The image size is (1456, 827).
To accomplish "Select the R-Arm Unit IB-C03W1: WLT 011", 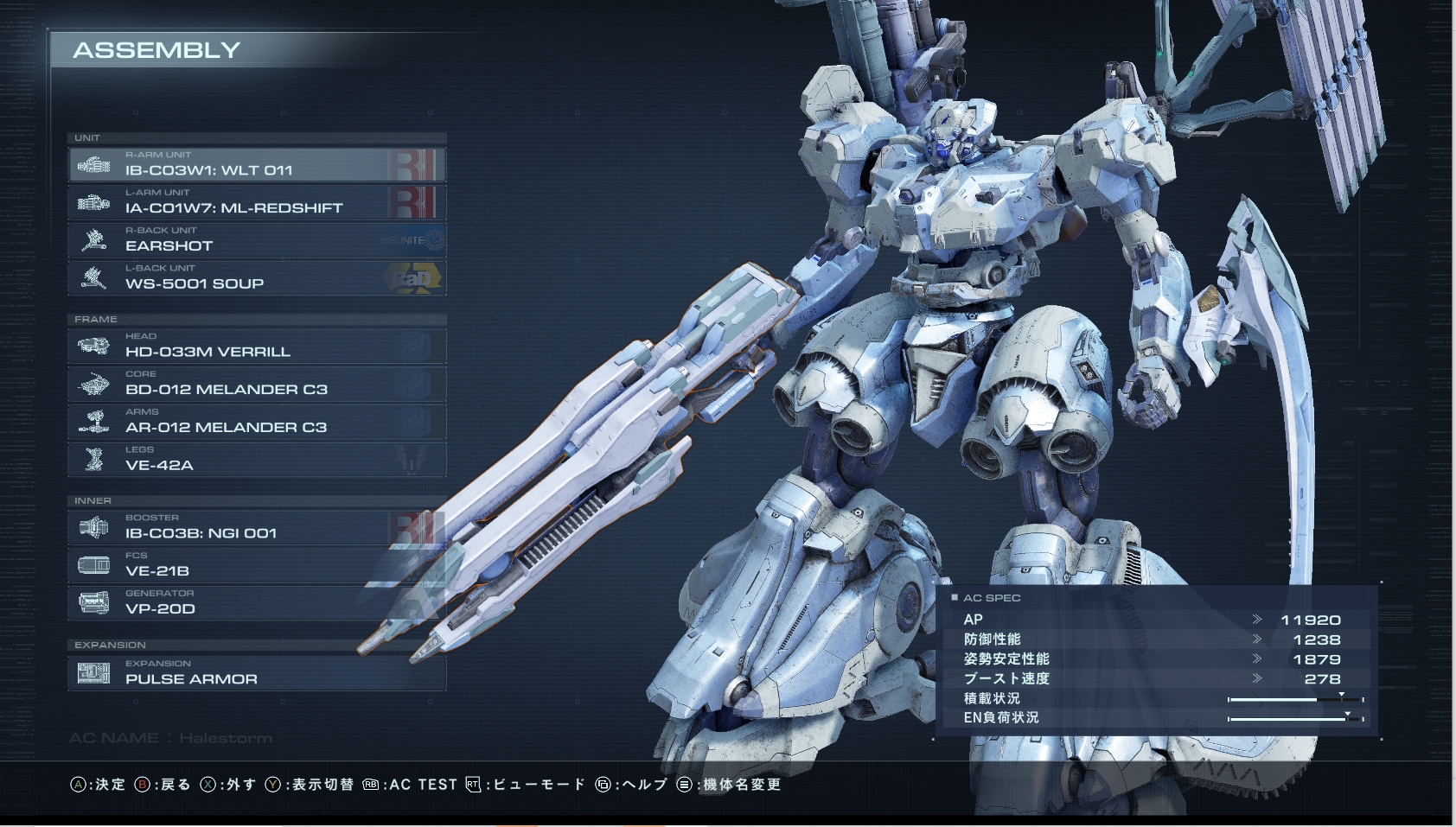I will (257, 164).
